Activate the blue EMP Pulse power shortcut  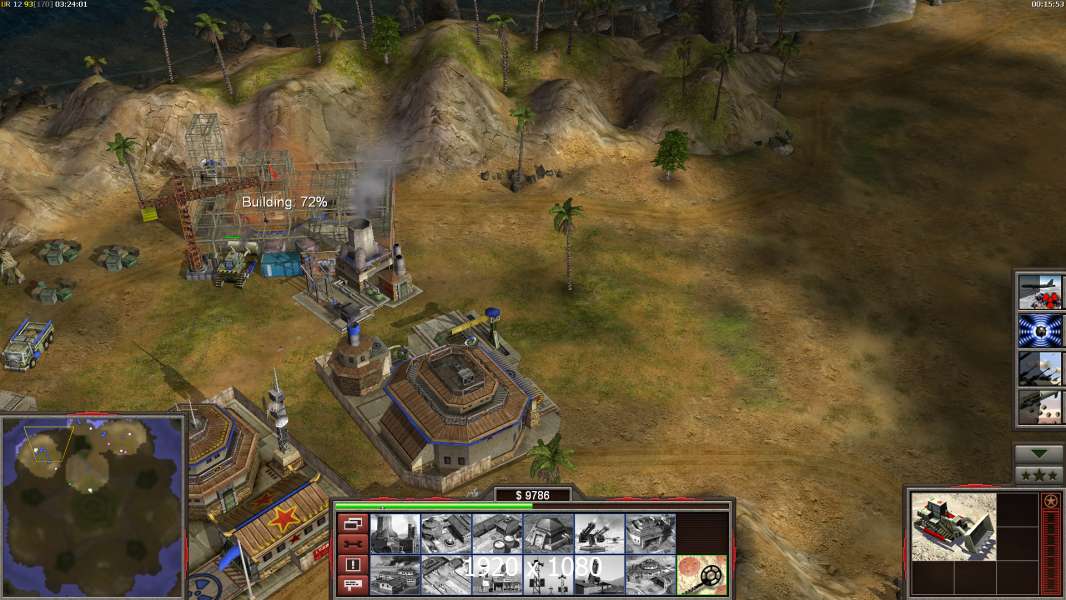pyautogui.click(x=1040, y=329)
